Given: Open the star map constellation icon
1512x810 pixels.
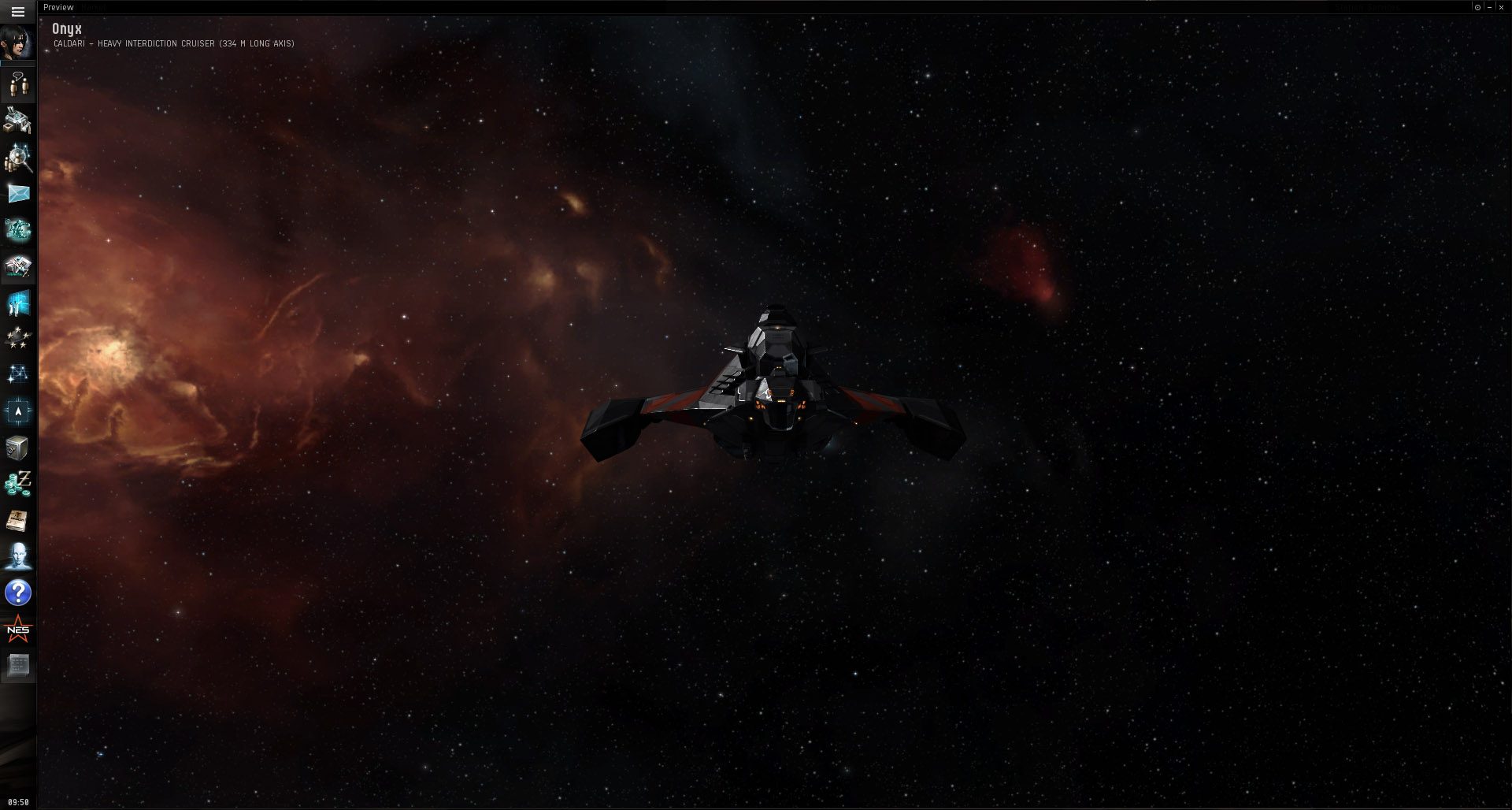Looking at the screenshot, I should [x=17, y=375].
